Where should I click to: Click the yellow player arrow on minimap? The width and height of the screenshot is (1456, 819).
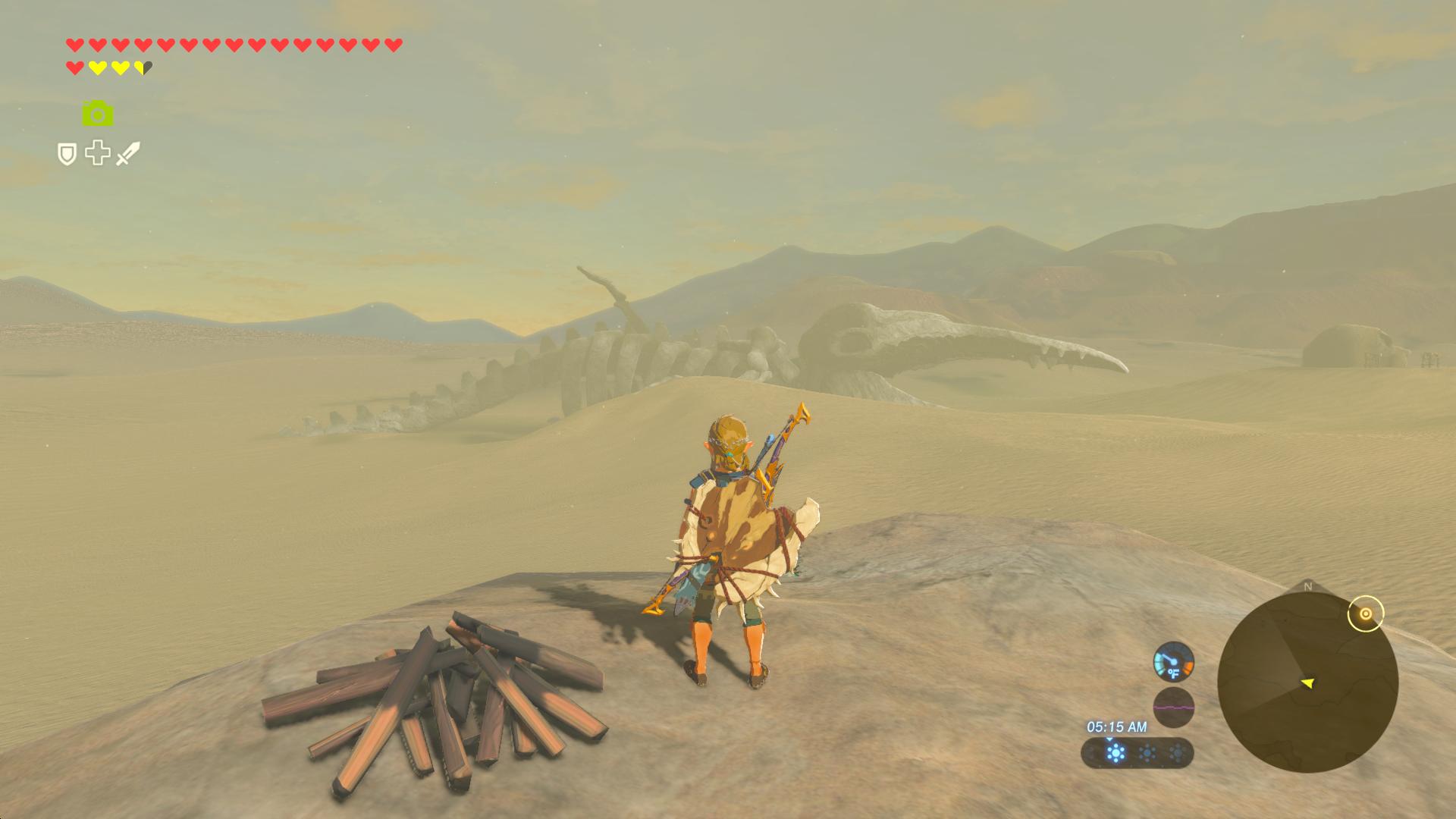coord(1307,683)
